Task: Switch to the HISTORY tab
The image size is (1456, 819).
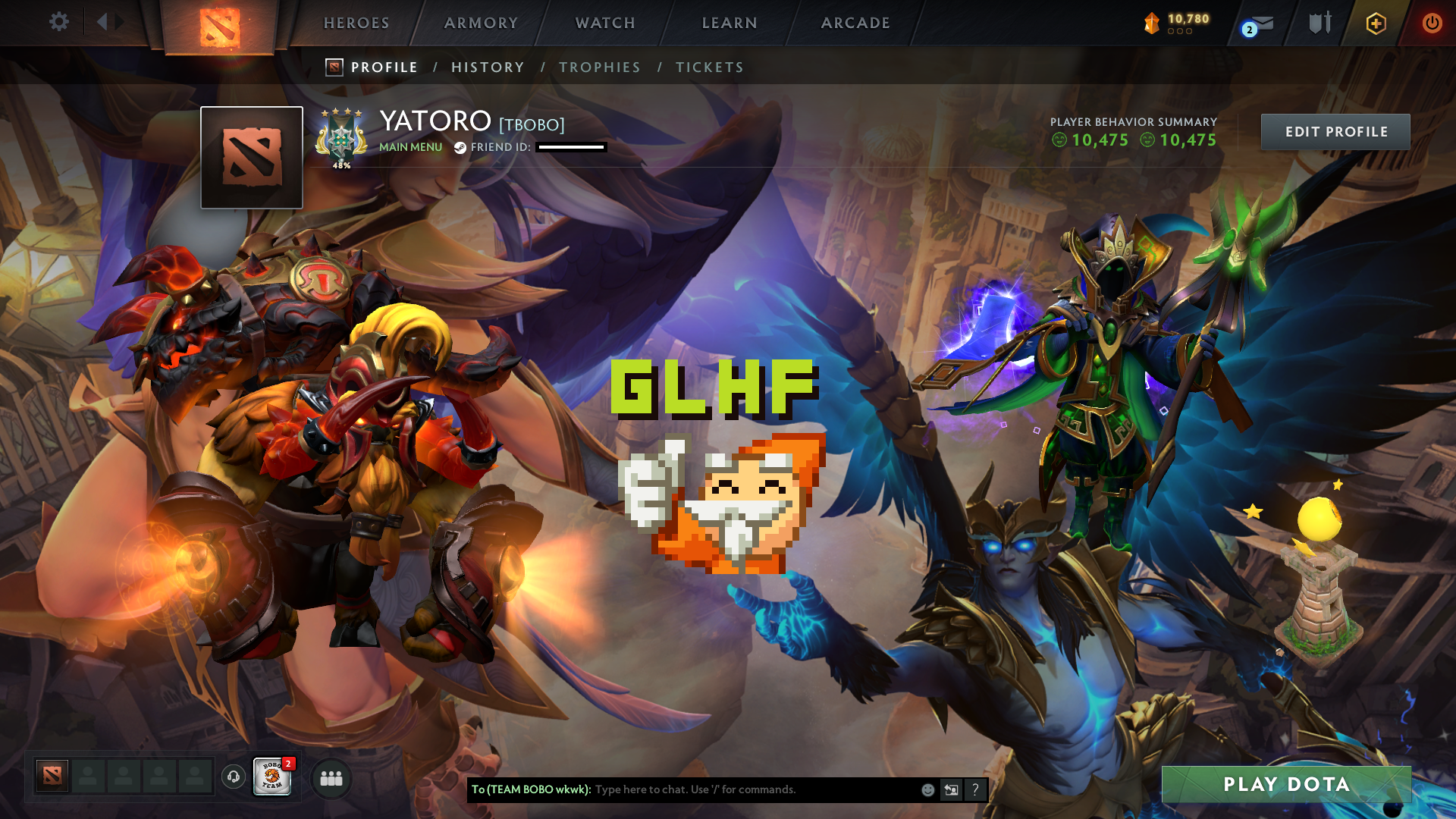Action: pyautogui.click(x=488, y=67)
